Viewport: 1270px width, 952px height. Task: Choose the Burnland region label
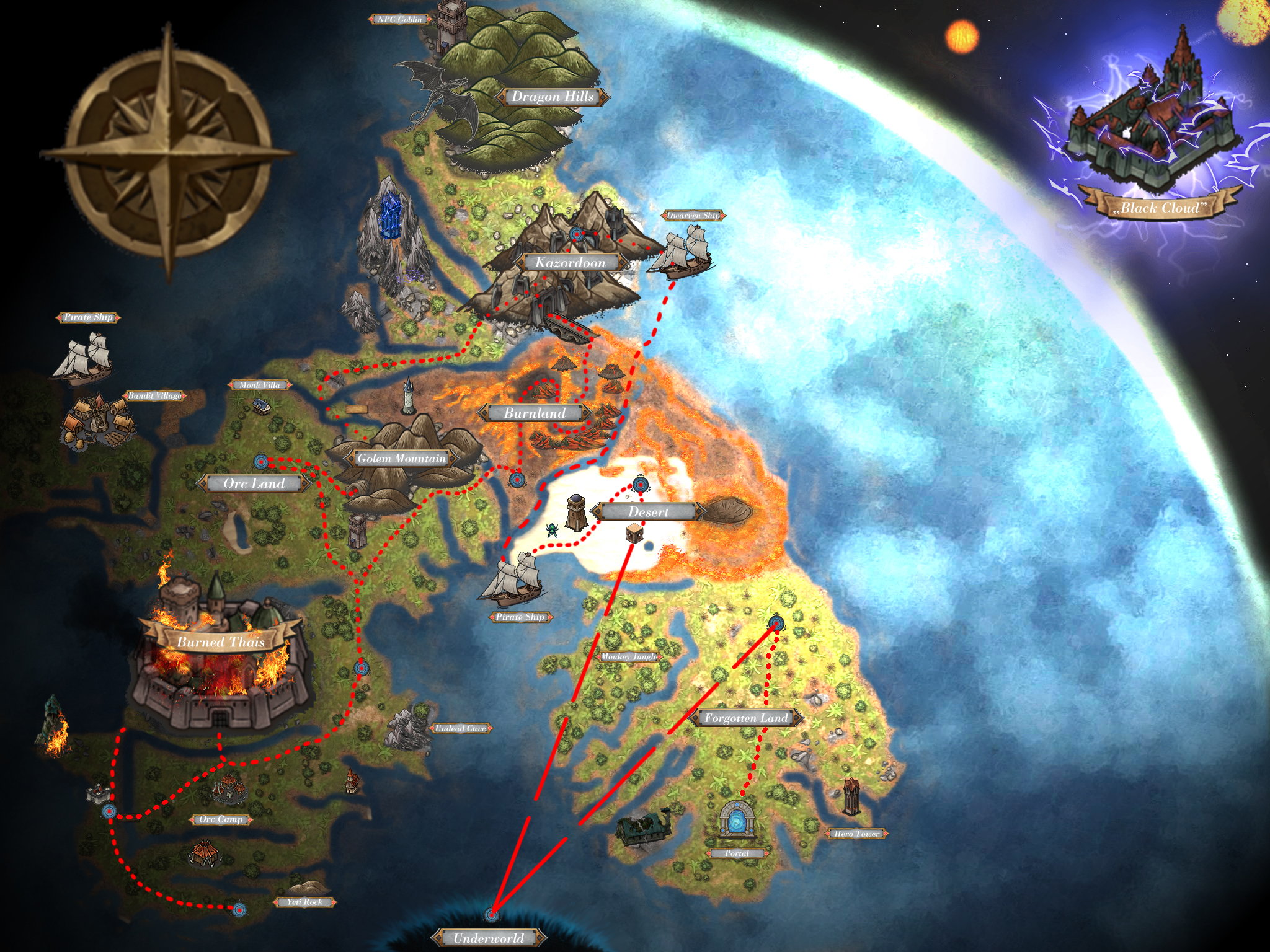pos(535,413)
